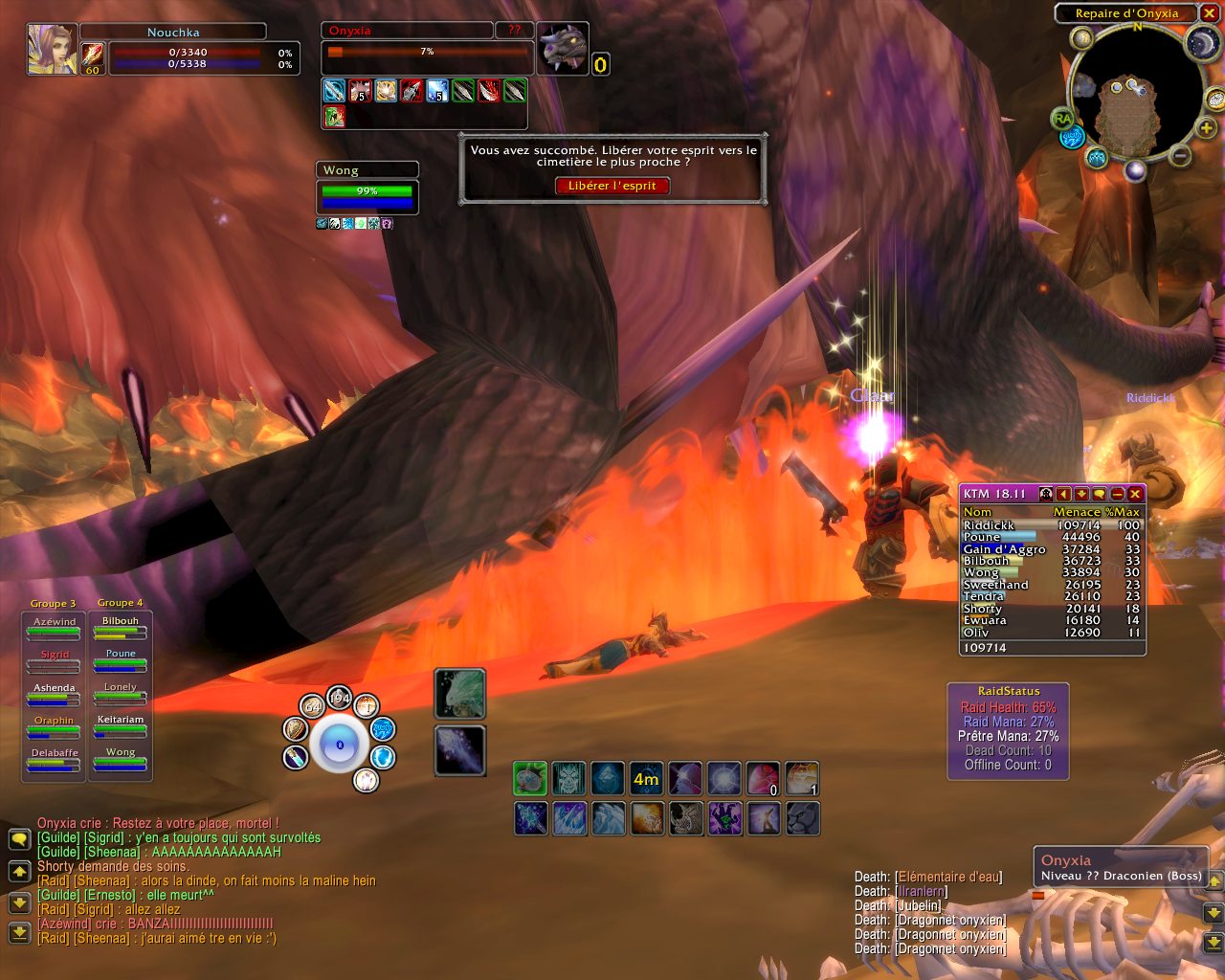The height and width of the screenshot is (980, 1225).
Task: Activate the panther head ability icon
Action: [x=801, y=818]
